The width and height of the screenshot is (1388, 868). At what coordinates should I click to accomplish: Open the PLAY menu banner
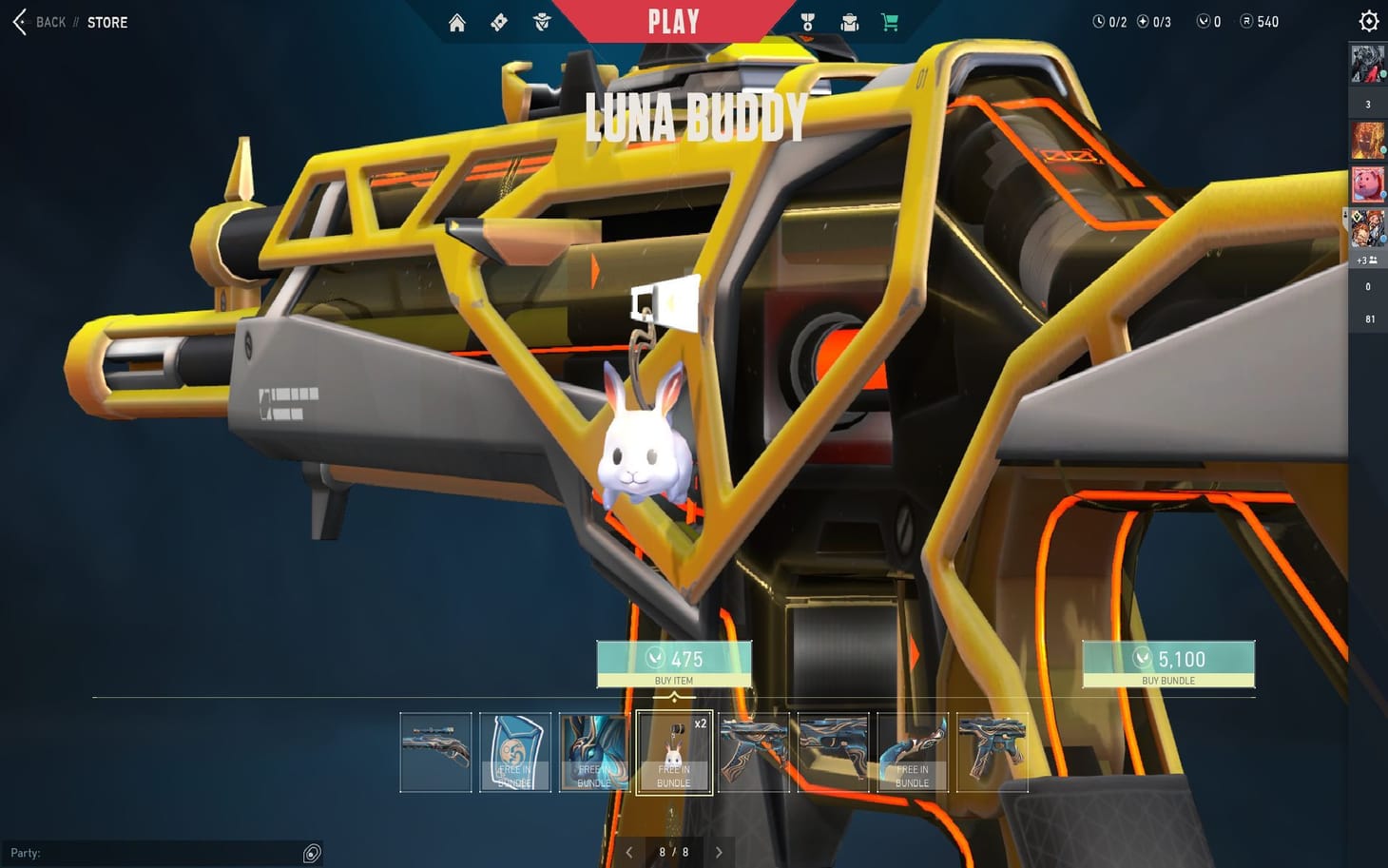pos(673,21)
